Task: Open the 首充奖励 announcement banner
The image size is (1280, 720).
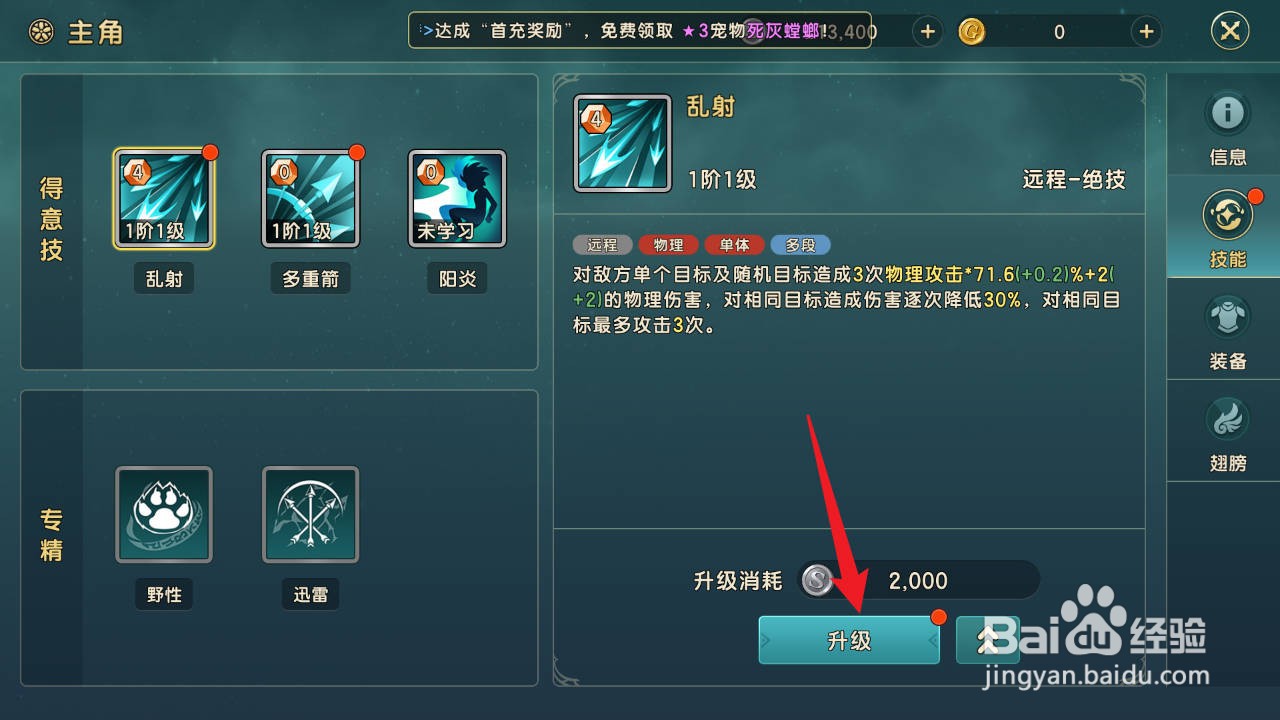Action: 640,31
